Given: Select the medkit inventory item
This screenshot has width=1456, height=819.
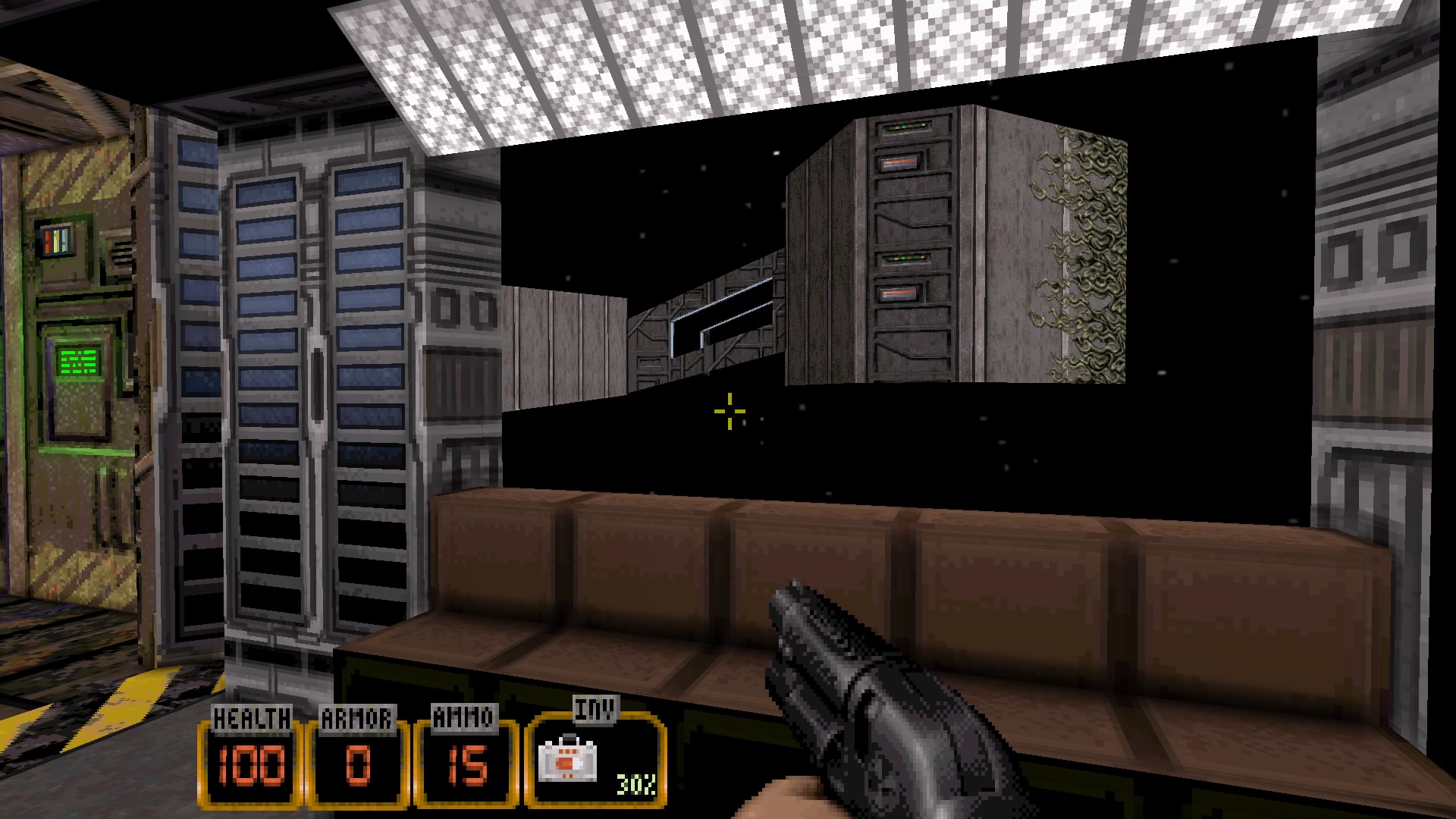Looking at the screenshot, I should [567, 761].
